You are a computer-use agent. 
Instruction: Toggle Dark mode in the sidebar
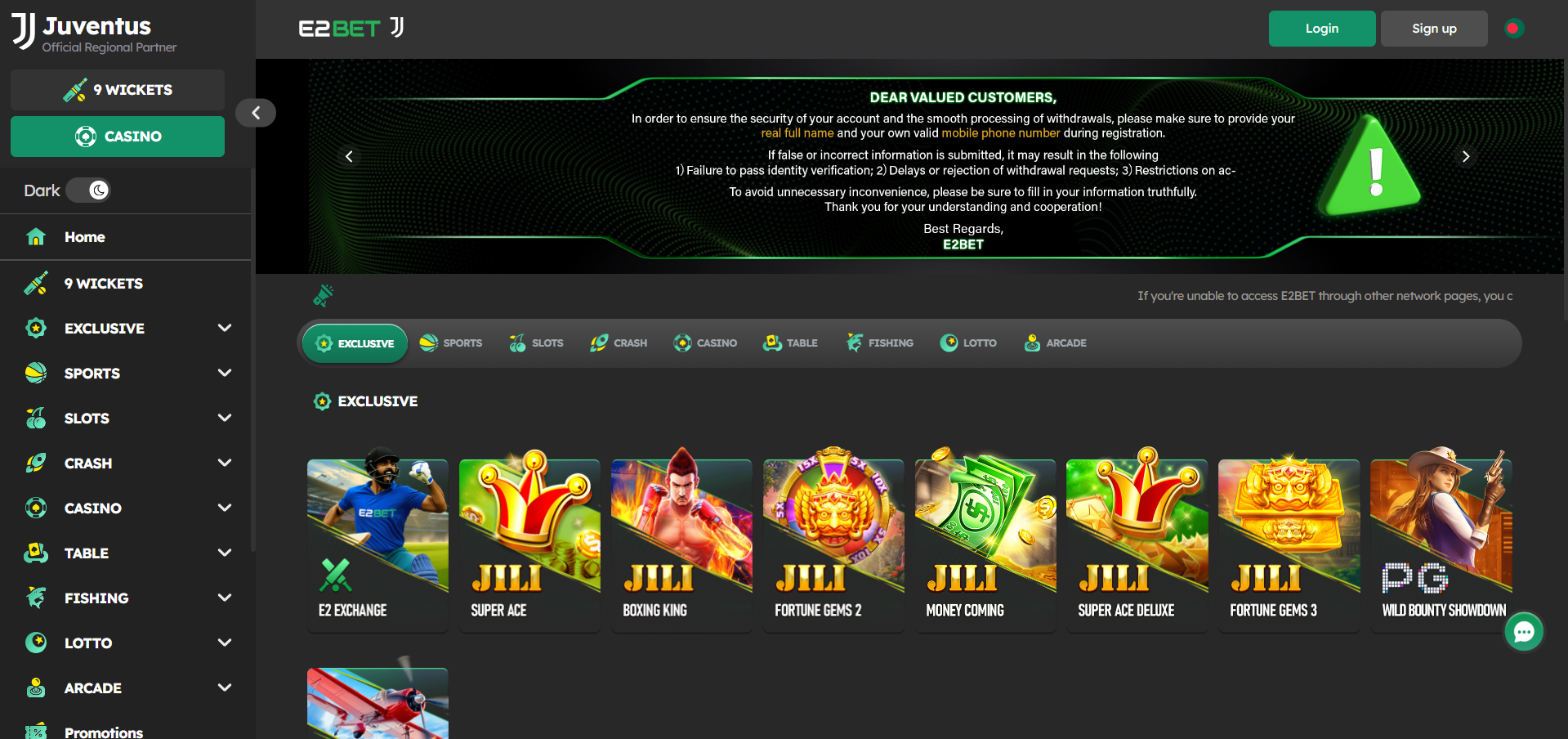pos(88,190)
